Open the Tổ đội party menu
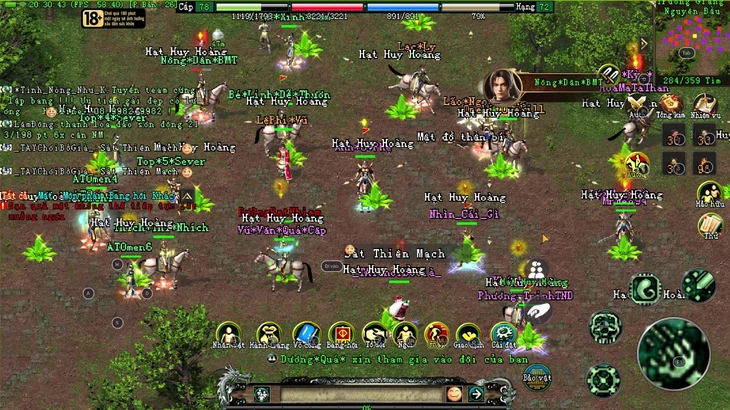This screenshot has height=410, width=730. [374, 334]
